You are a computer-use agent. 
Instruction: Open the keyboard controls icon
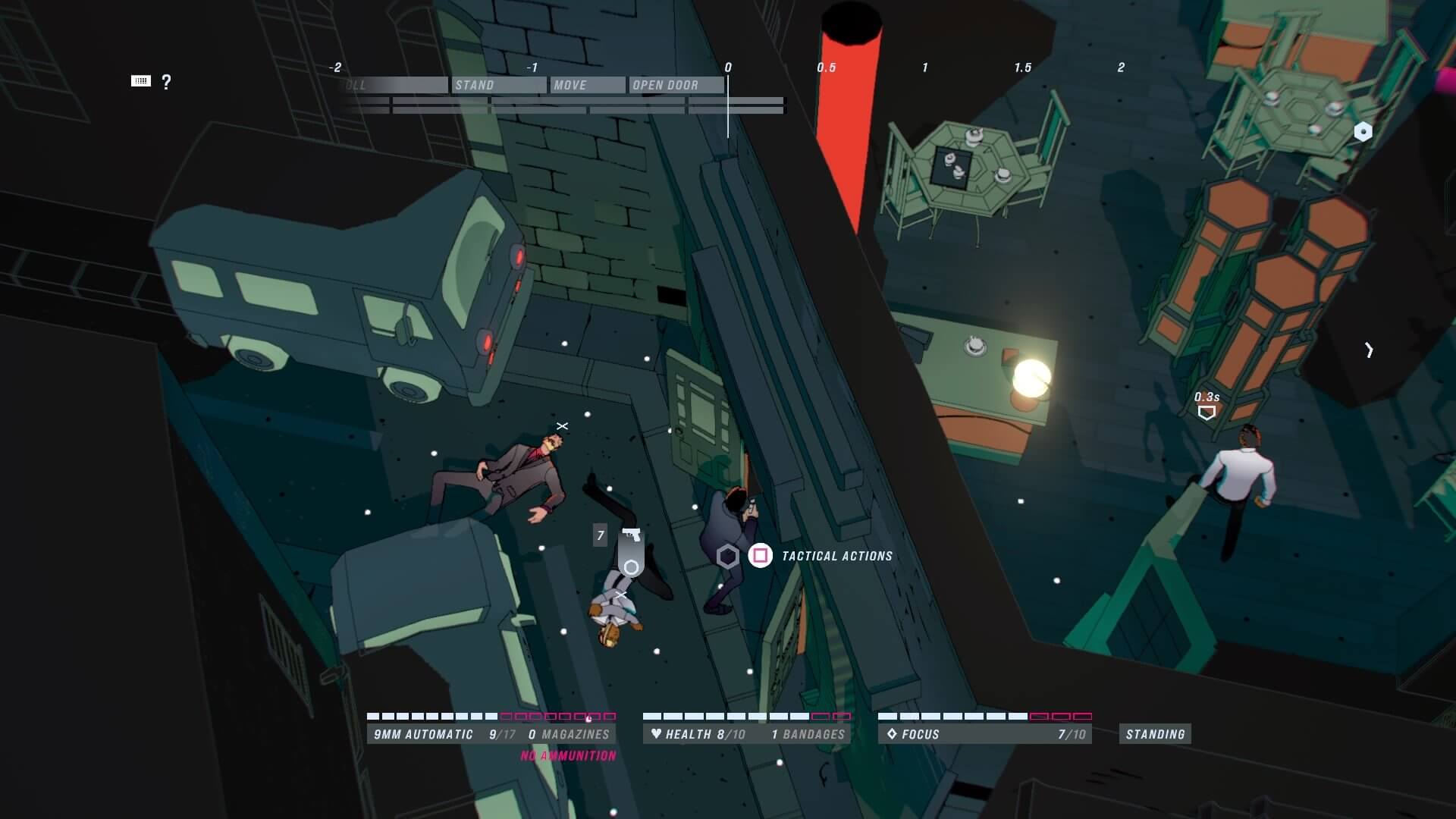141,81
